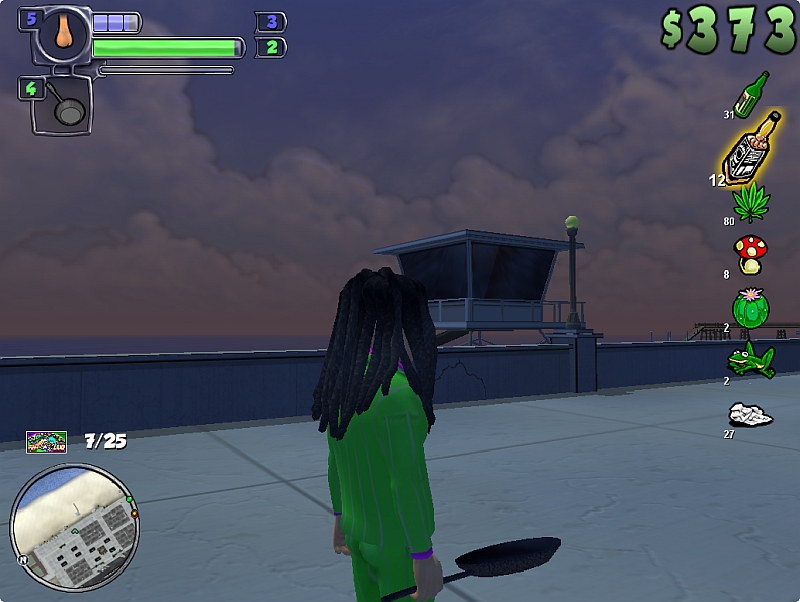The width and height of the screenshot is (800, 602).
Task: Open the circular minimap
Action: coord(74,527)
